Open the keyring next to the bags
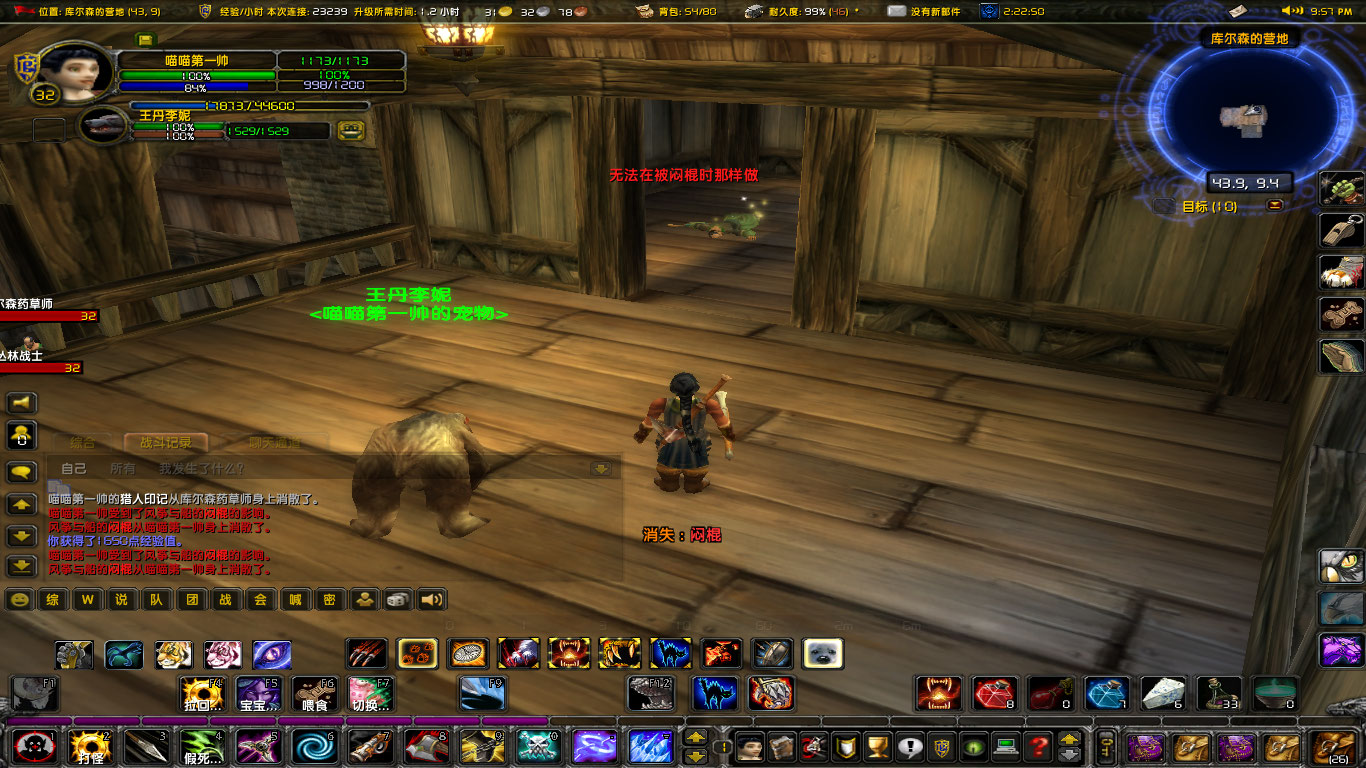The image size is (1366, 768). pos(1106,748)
